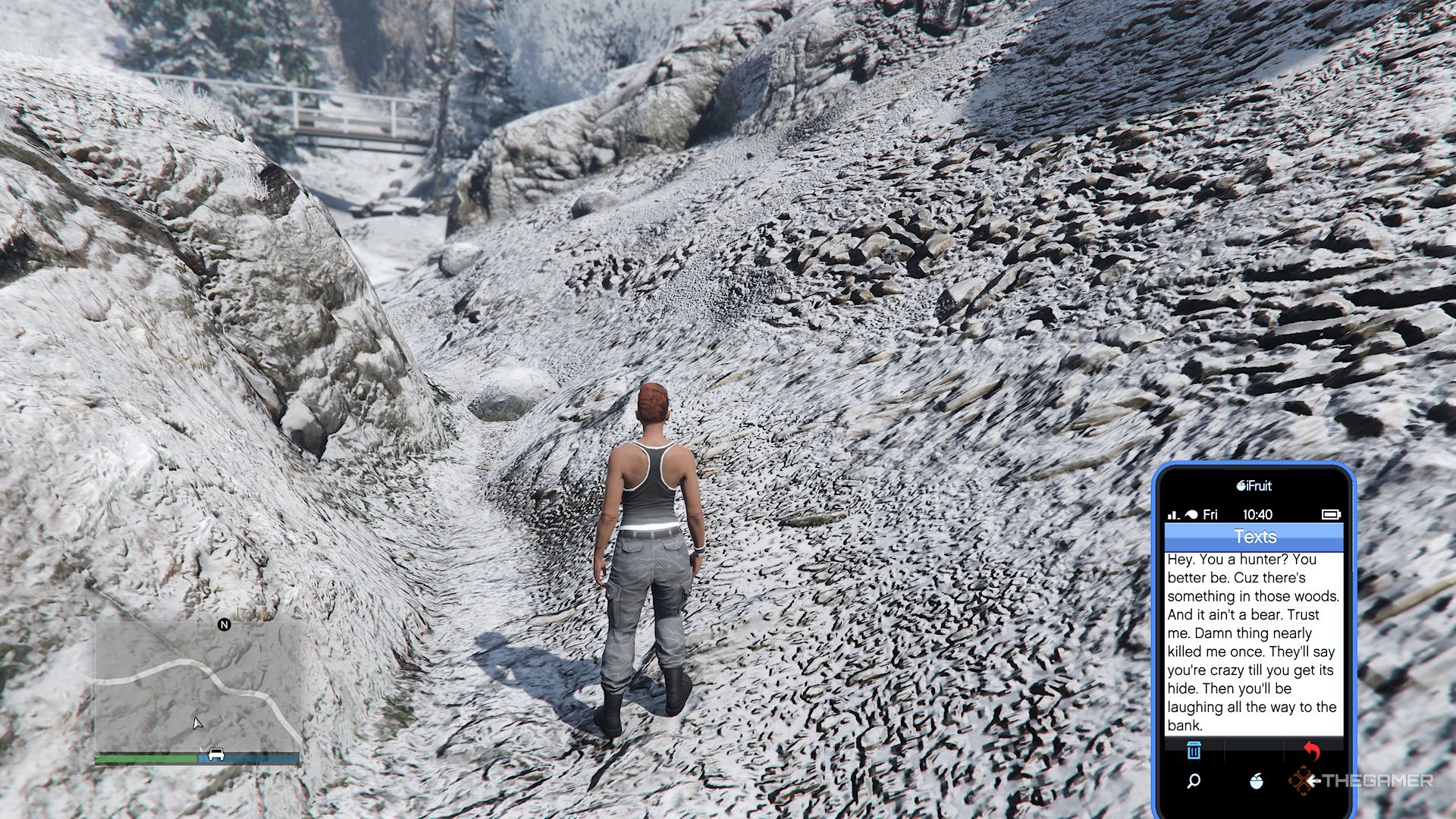Click the white cursor arrow on the minimap

click(197, 724)
